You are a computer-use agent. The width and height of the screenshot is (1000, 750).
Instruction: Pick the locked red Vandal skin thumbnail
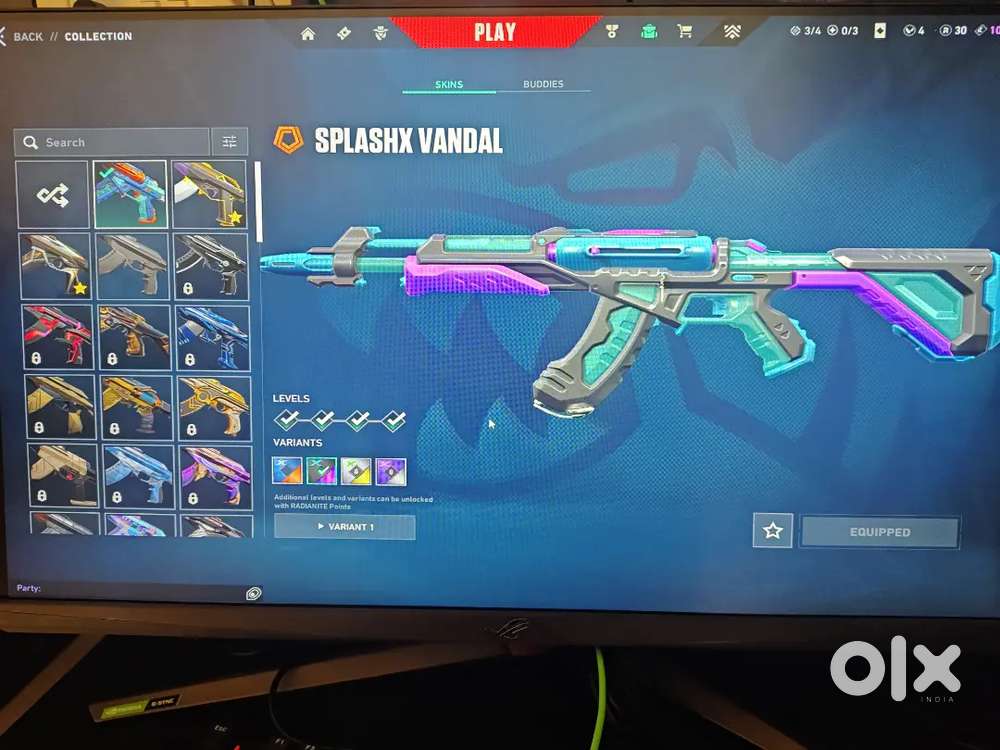pyautogui.click(x=58, y=336)
